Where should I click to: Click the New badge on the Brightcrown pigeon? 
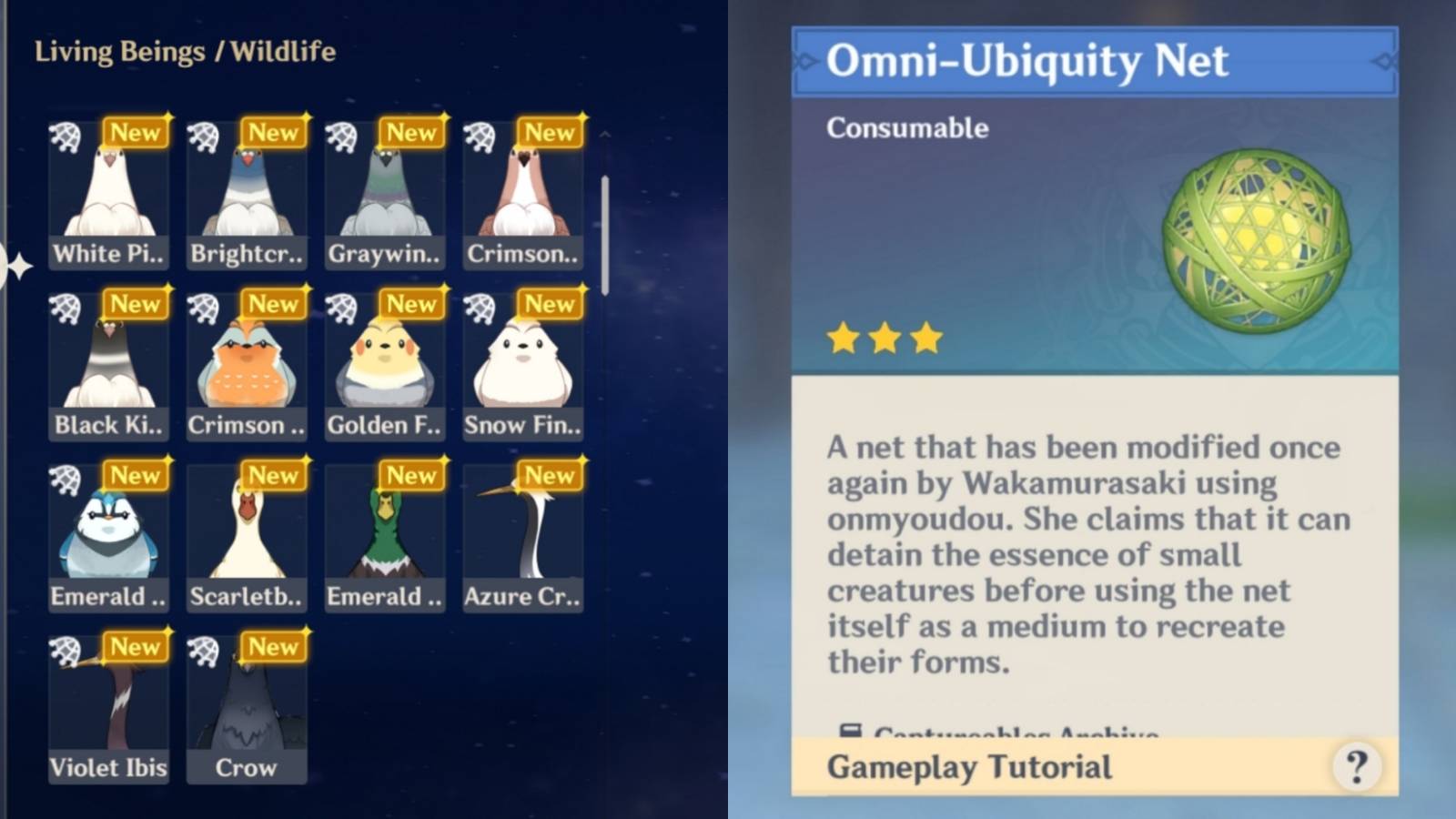(273, 133)
